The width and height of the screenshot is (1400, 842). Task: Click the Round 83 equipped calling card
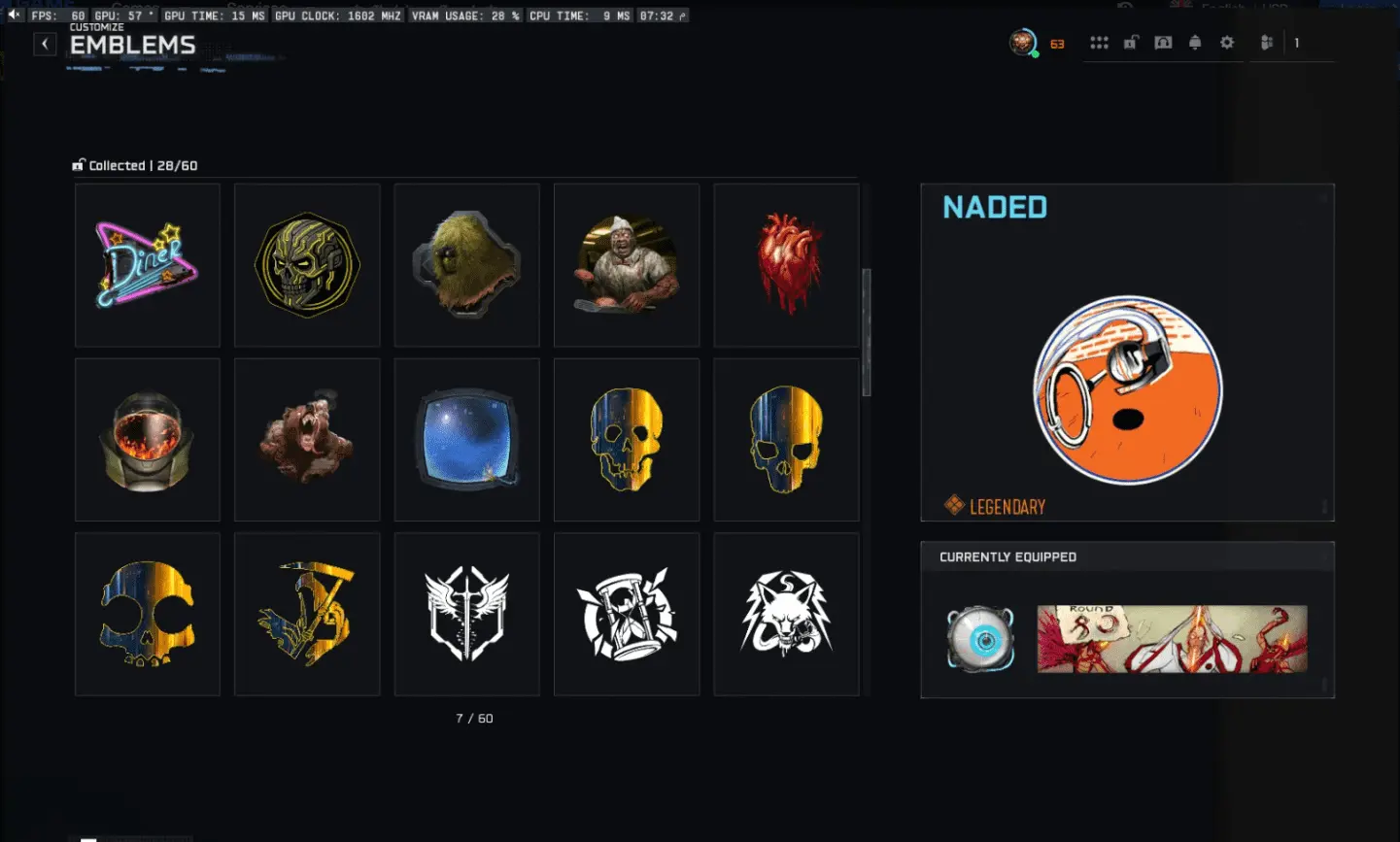pos(1170,639)
